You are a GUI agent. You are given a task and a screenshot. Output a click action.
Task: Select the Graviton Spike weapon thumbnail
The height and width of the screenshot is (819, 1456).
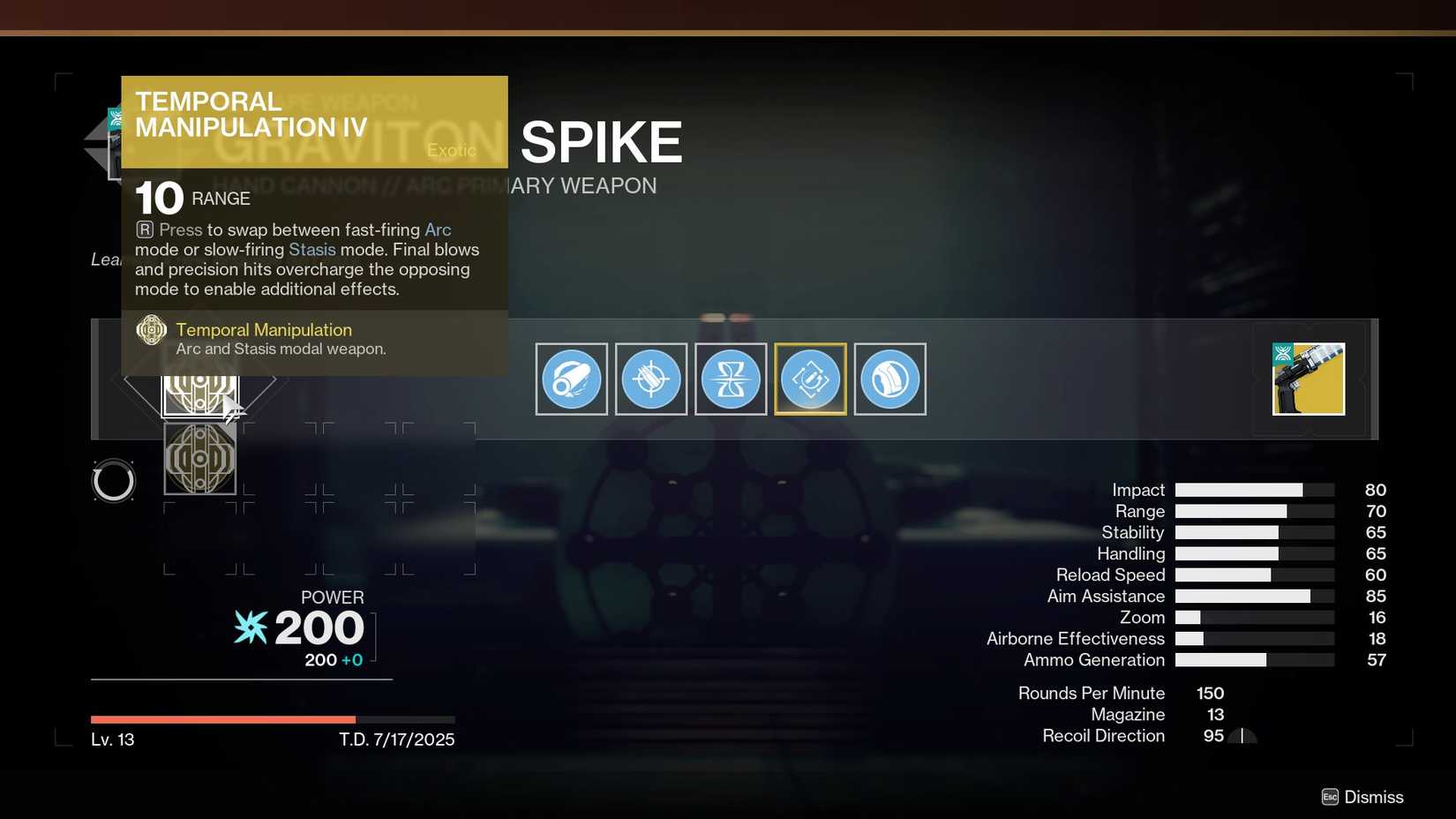coord(1308,379)
